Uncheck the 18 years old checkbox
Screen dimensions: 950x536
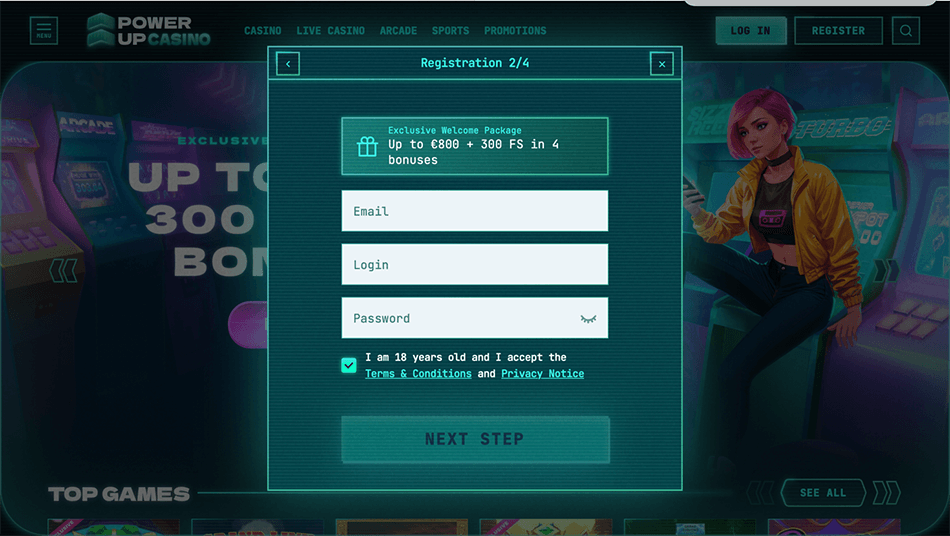click(349, 365)
